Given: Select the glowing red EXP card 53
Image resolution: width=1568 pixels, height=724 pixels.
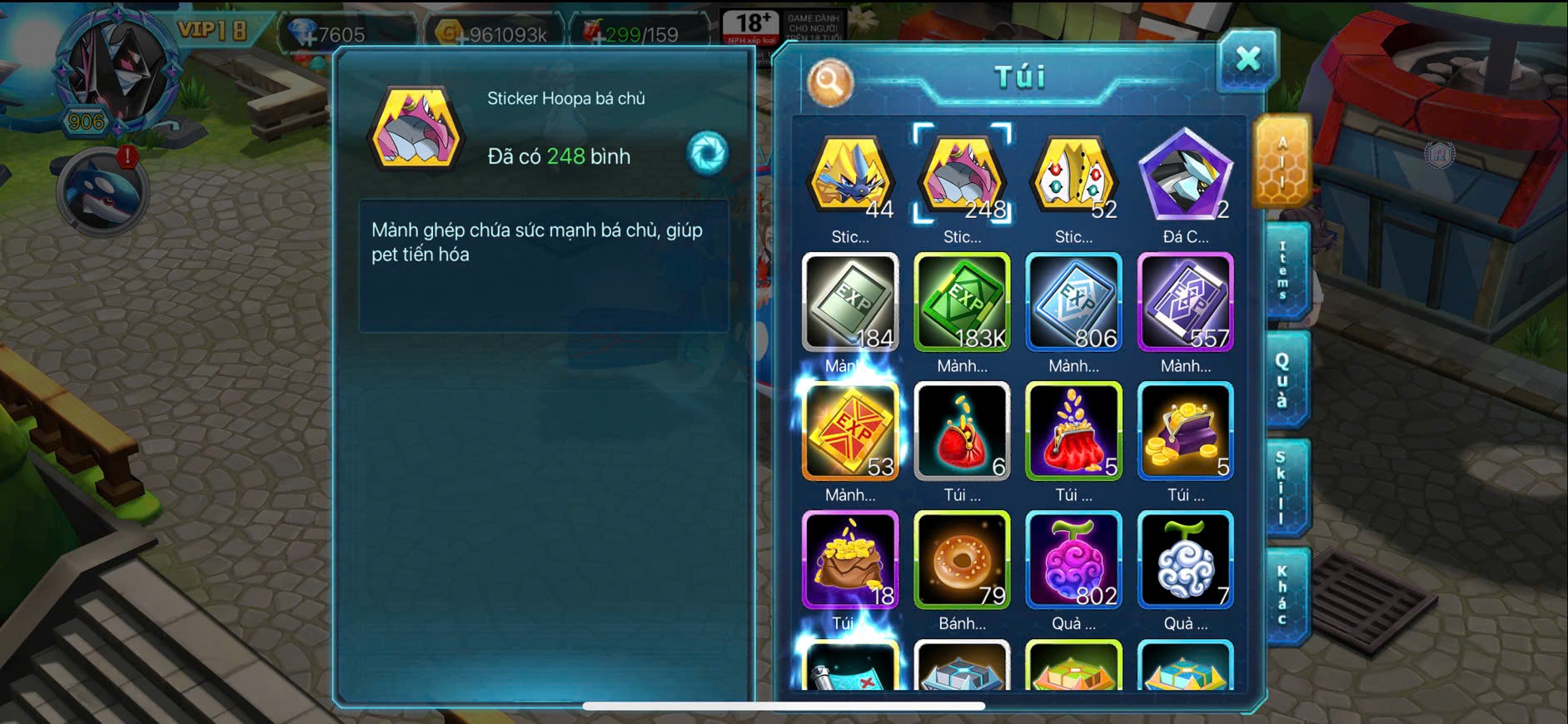Looking at the screenshot, I should [x=850, y=431].
